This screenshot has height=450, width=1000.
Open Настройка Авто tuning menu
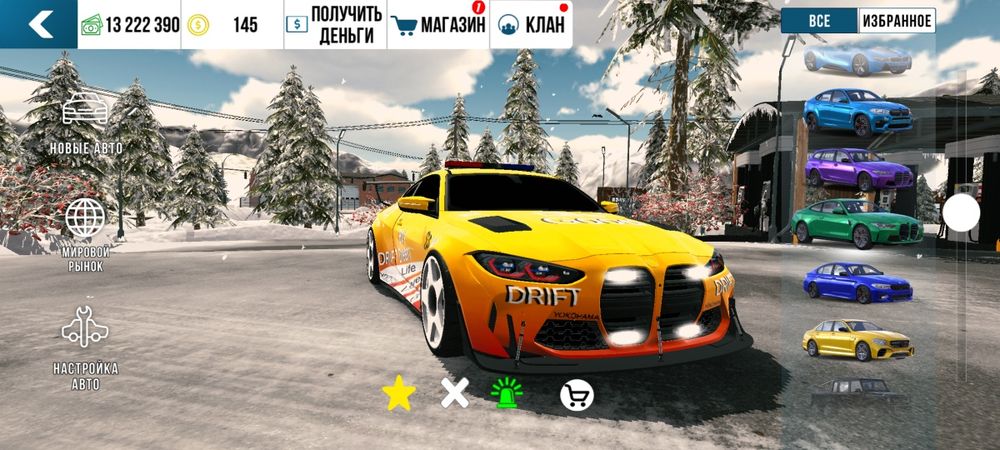(85, 347)
